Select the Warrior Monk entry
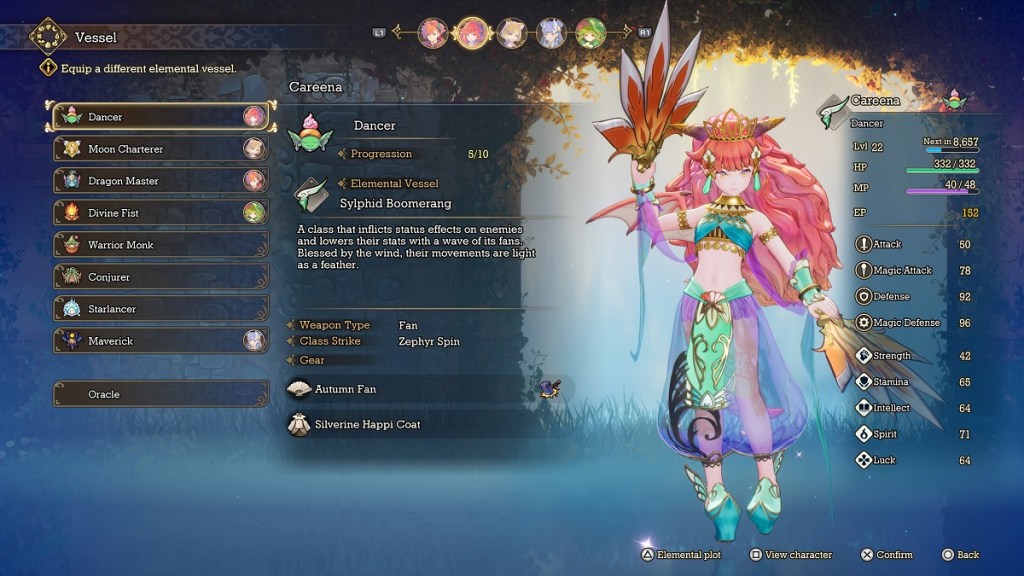1024x576 pixels. point(160,245)
